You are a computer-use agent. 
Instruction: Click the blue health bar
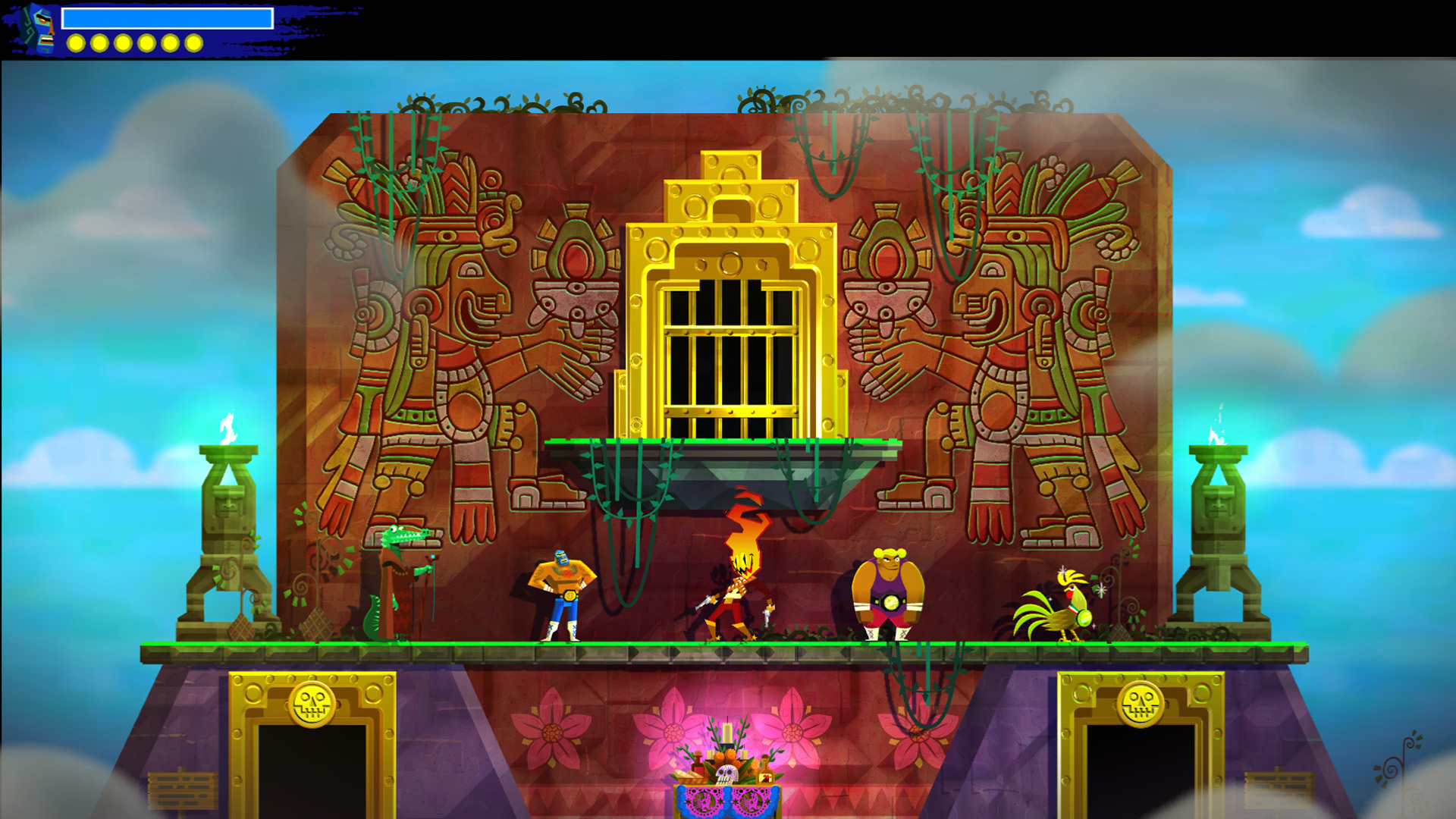167,17
